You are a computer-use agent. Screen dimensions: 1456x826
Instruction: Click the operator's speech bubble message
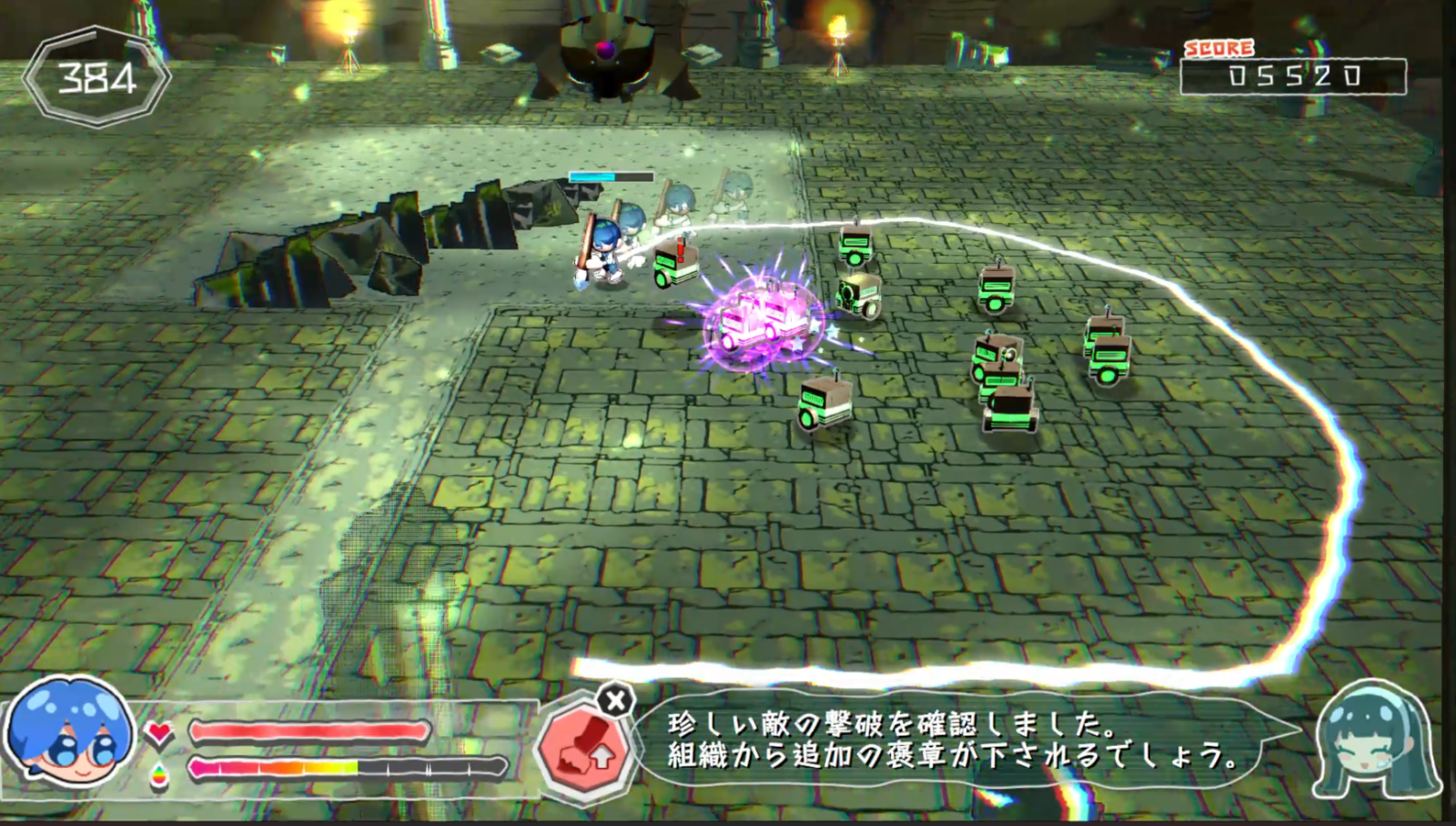(x=951, y=739)
